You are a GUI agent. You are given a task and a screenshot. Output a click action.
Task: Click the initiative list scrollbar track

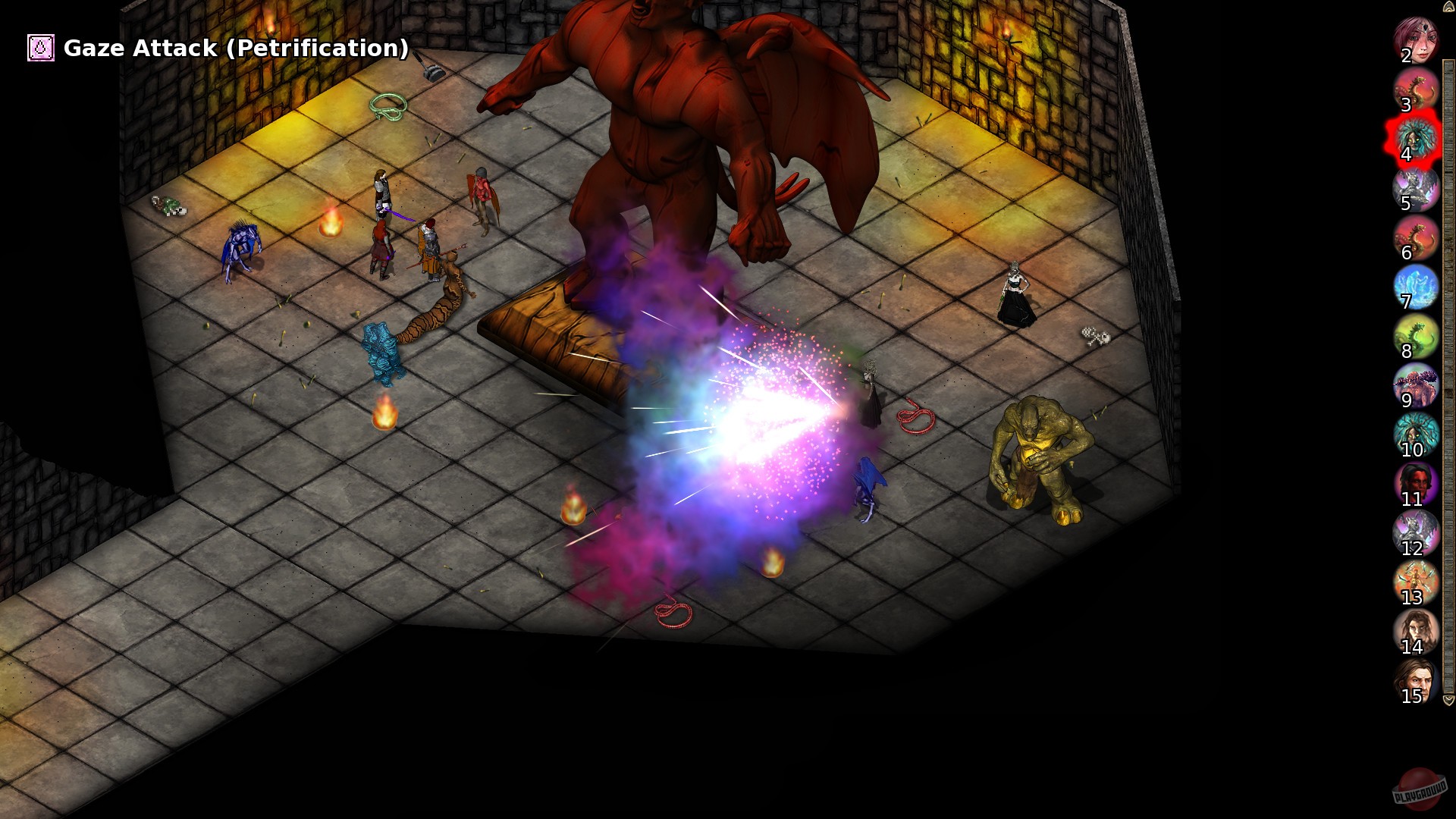pyautogui.click(x=1447, y=379)
